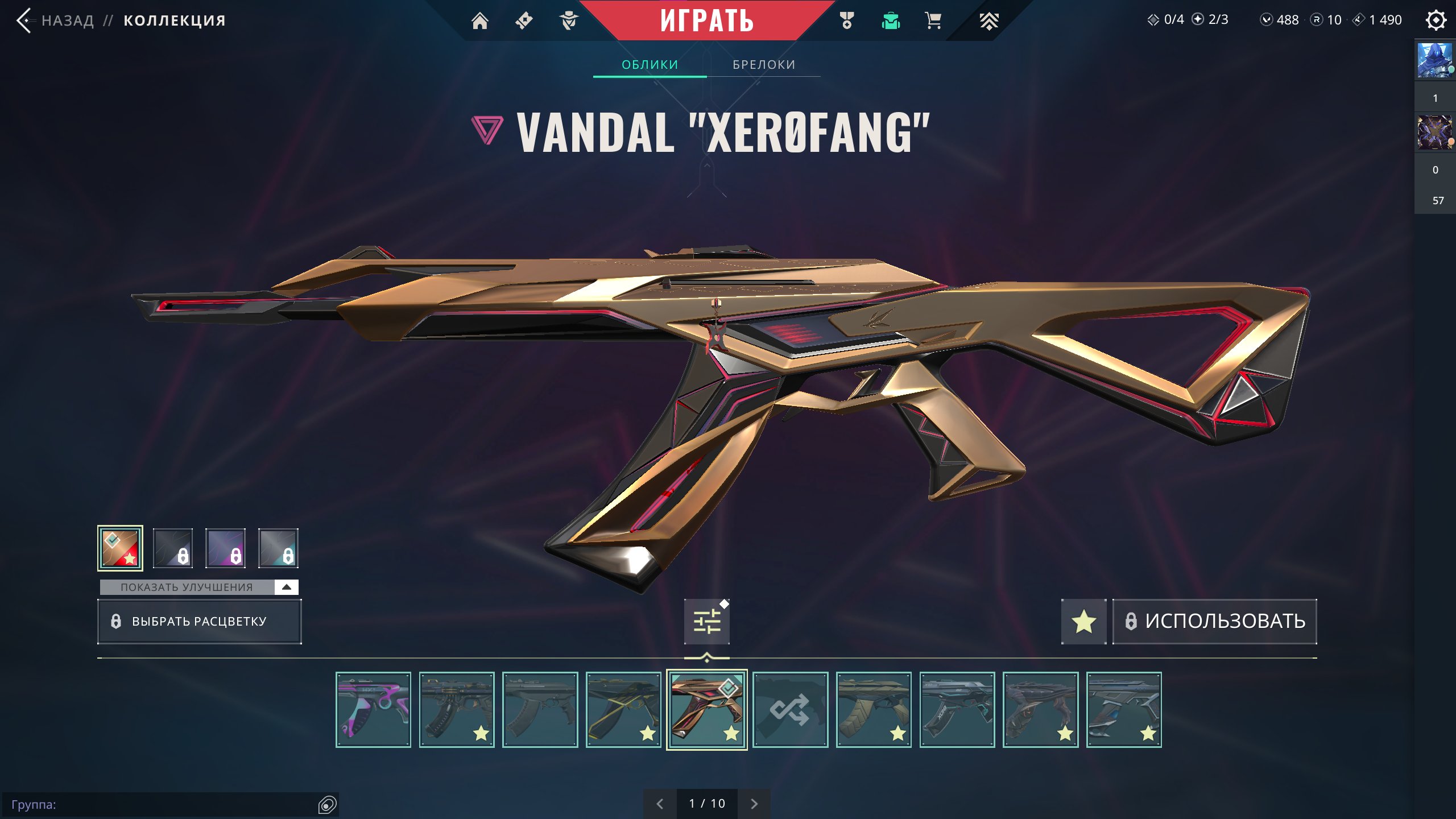Open the home screen icon

pyautogui.click(x=480, y=21)
